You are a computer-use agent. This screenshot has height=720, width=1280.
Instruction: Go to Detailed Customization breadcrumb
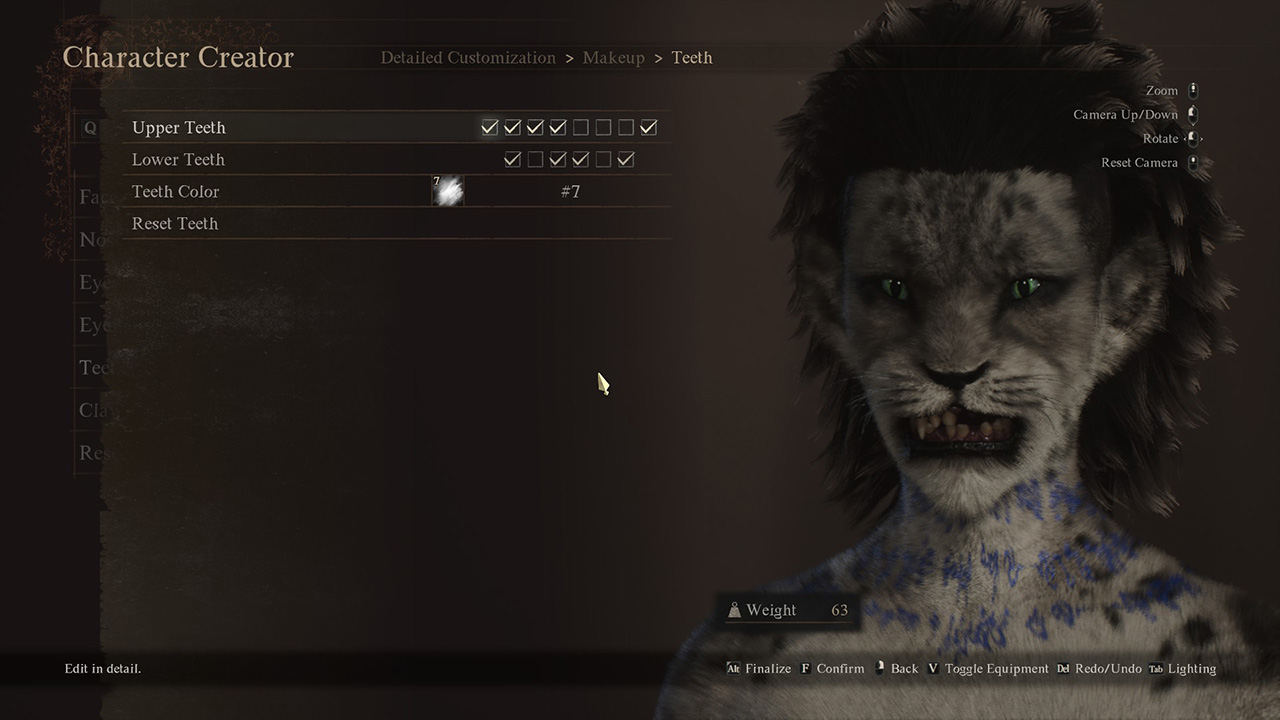(468, 58)
